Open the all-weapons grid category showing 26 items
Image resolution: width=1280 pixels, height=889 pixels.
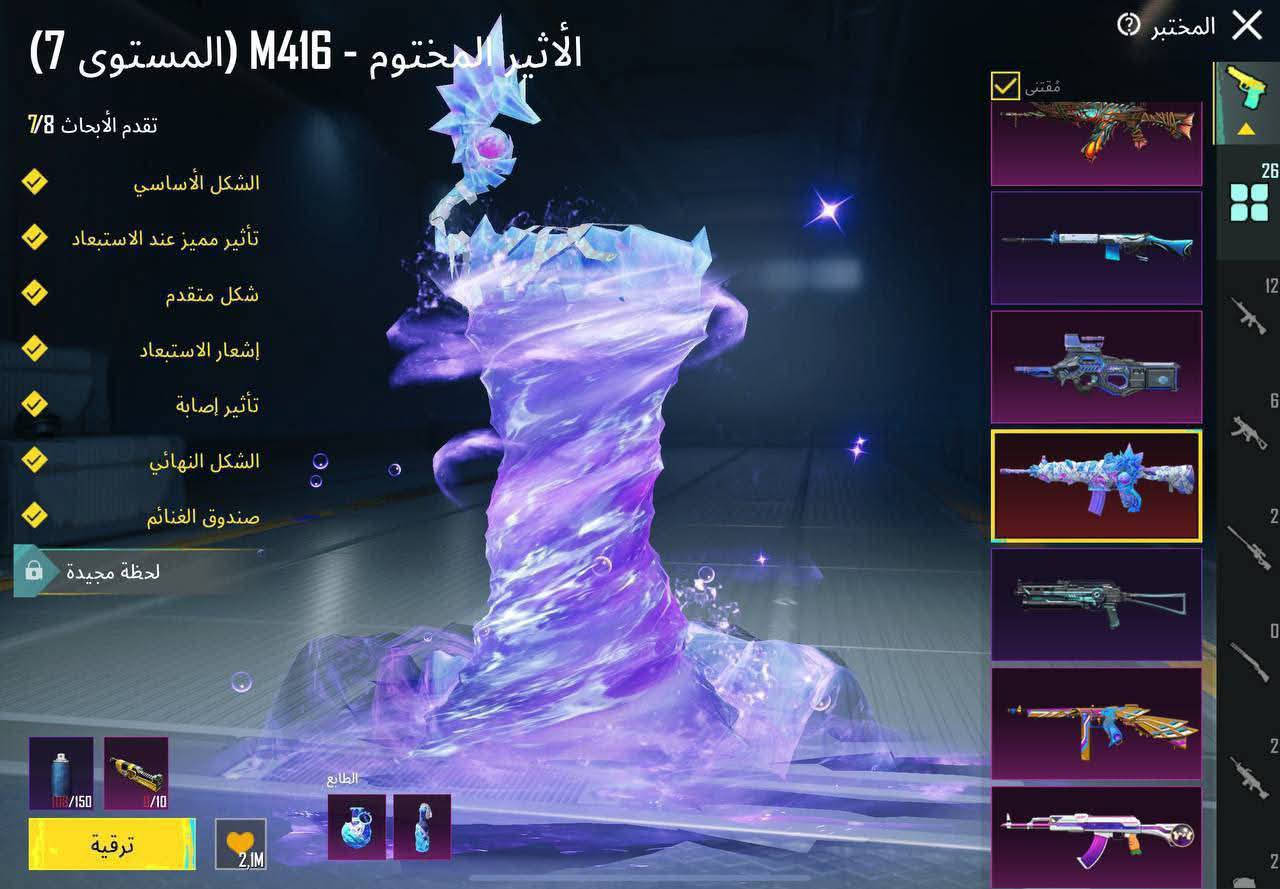coord(1247,200)
